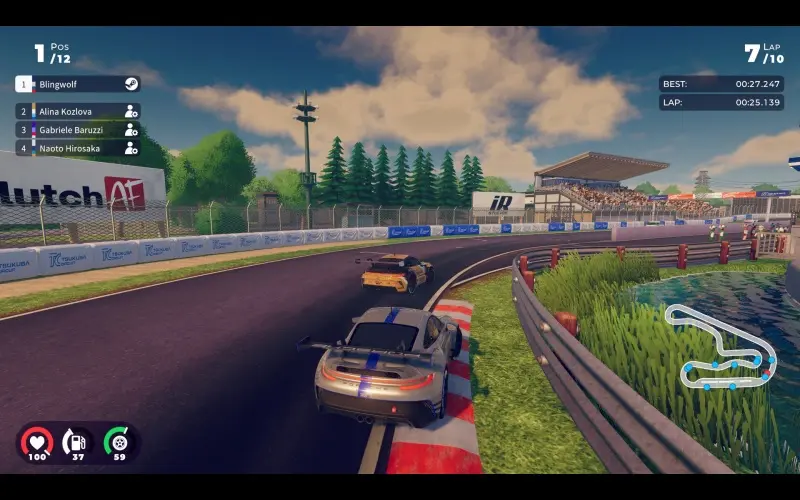Select Alina Kozlova's leaderboard row
The height and width of the screenshot is (500, 800).
[77, 111]
